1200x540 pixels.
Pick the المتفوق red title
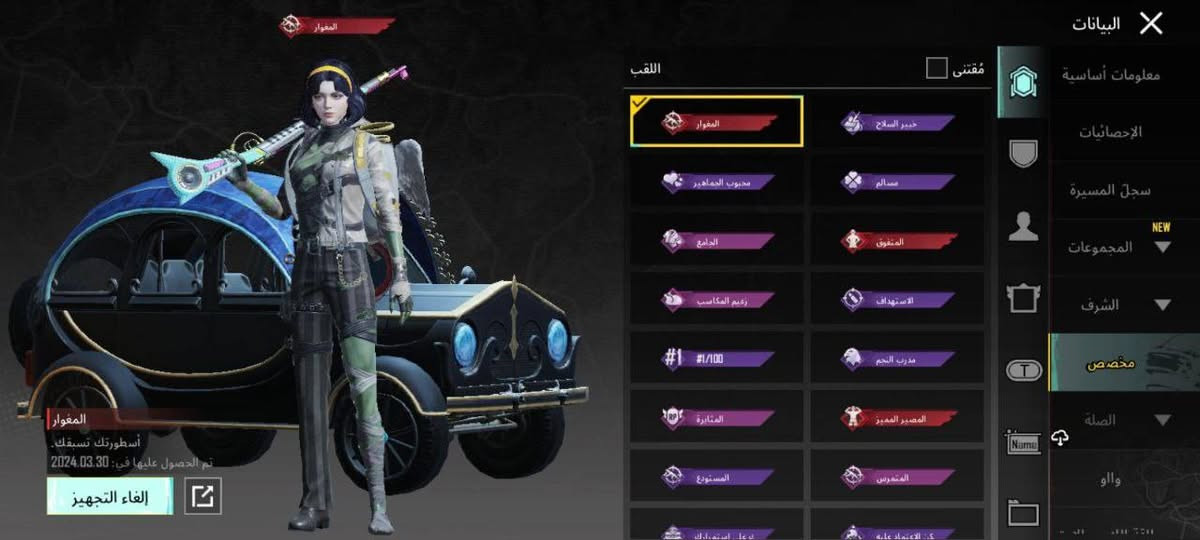click(x=897, y=240)
